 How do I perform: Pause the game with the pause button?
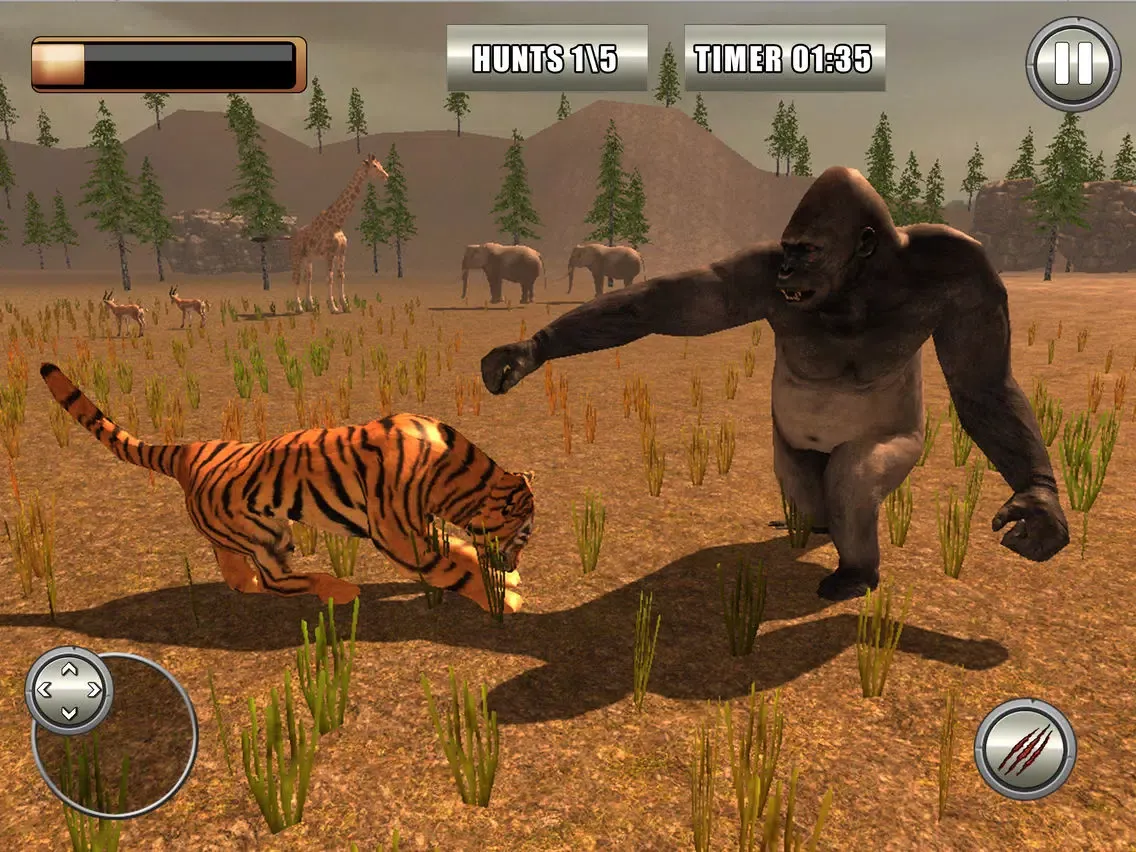click(x=1073, y=63)
